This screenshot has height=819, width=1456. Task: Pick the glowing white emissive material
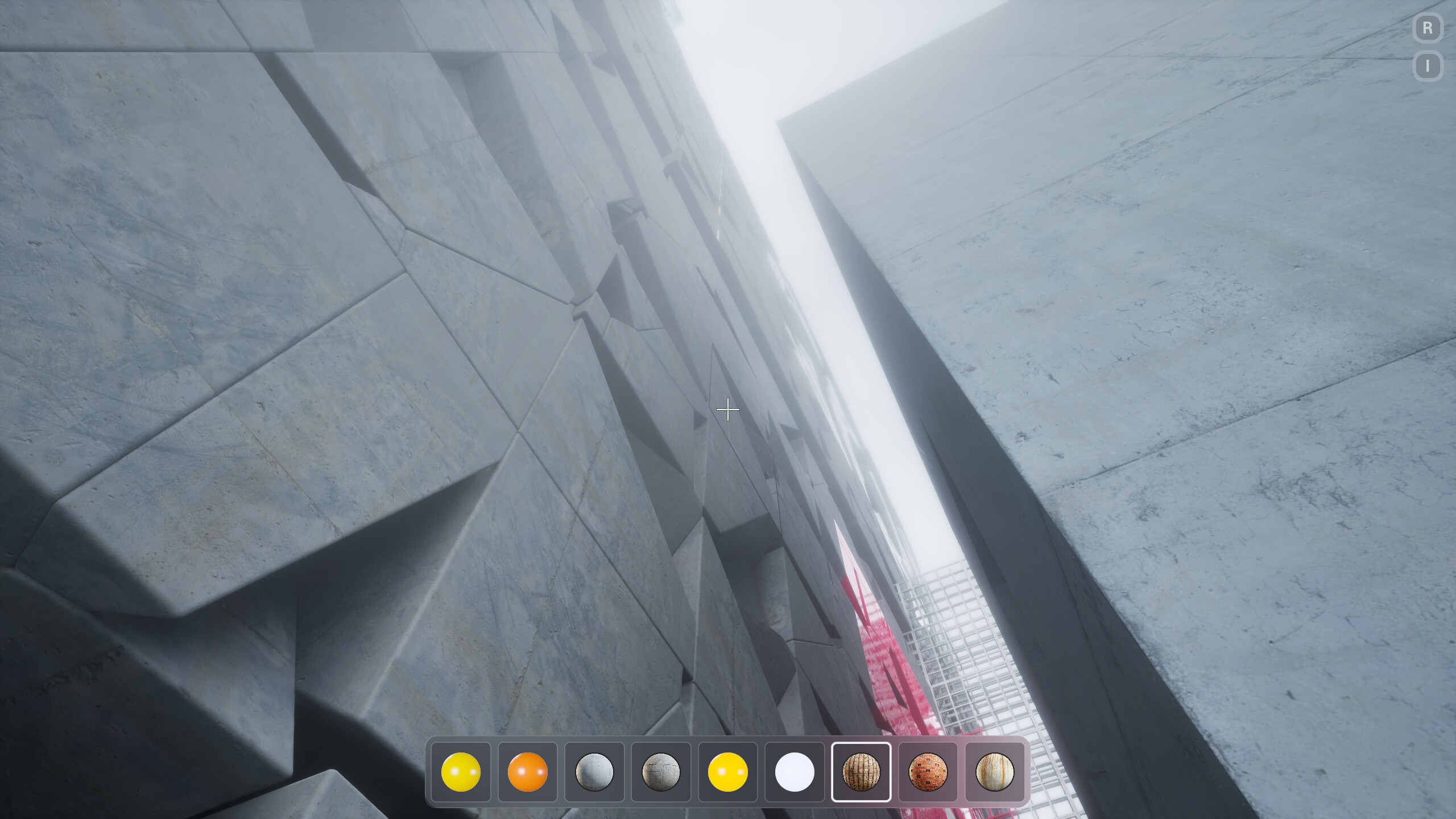click(795, 771)
